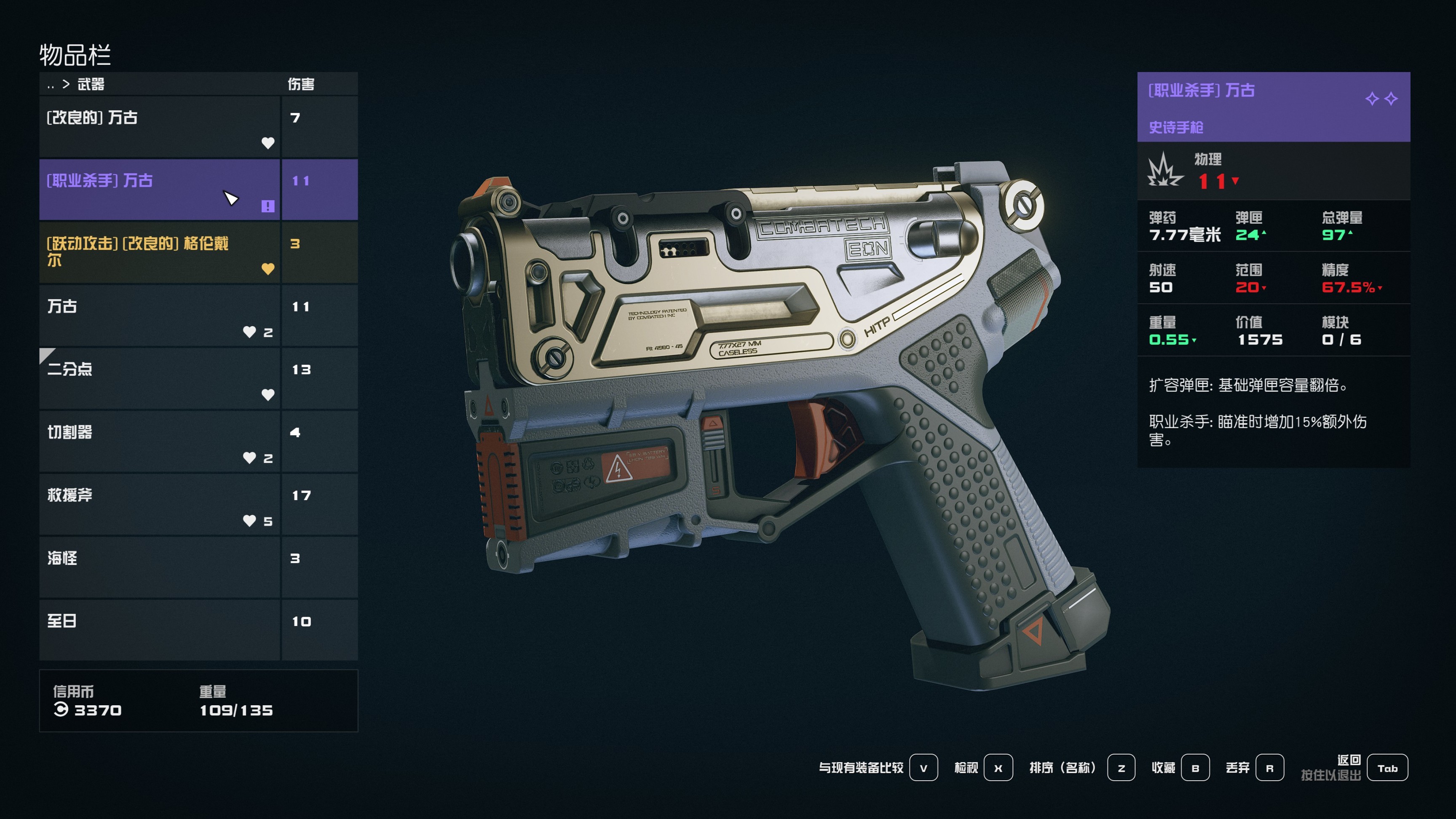Go back via the '..' breadcrumb
The image size is (1456, 819).
click(x=51, y=85)
